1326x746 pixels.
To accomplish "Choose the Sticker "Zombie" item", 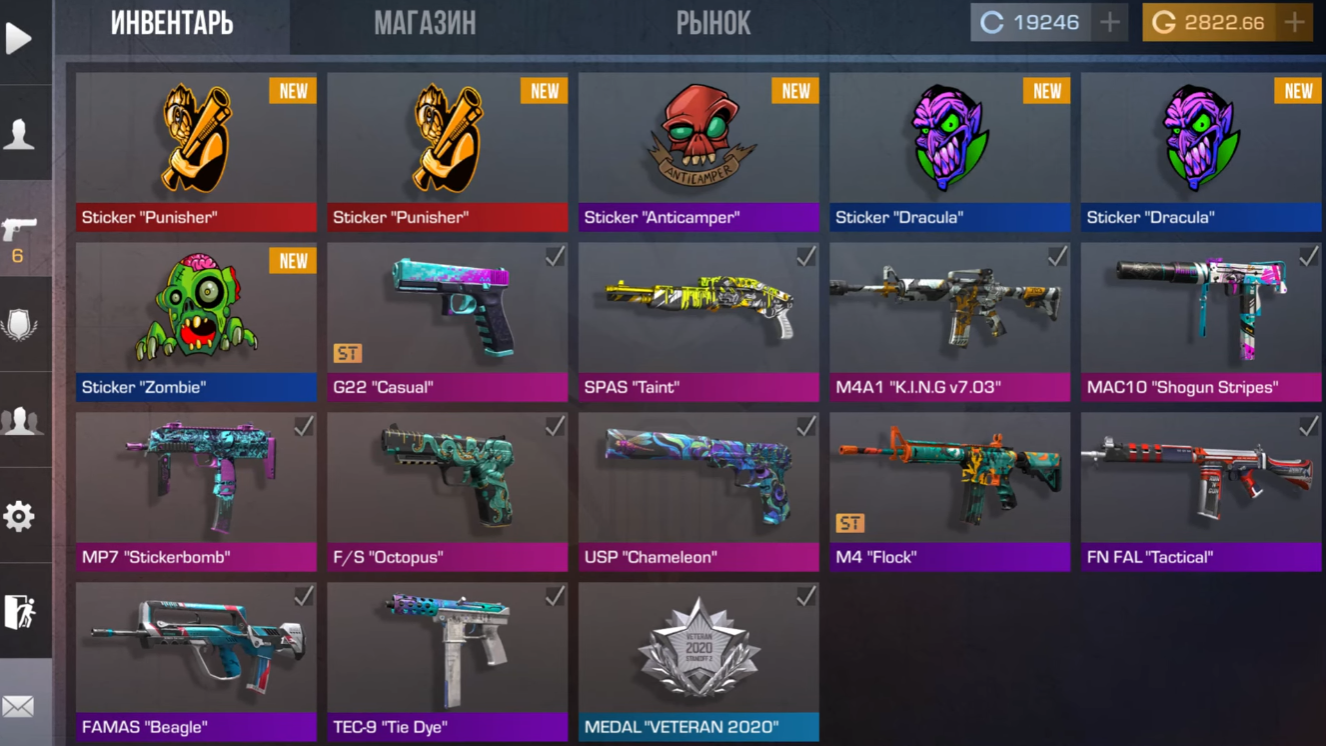I will pyautogui.click(x=196, y=320).
